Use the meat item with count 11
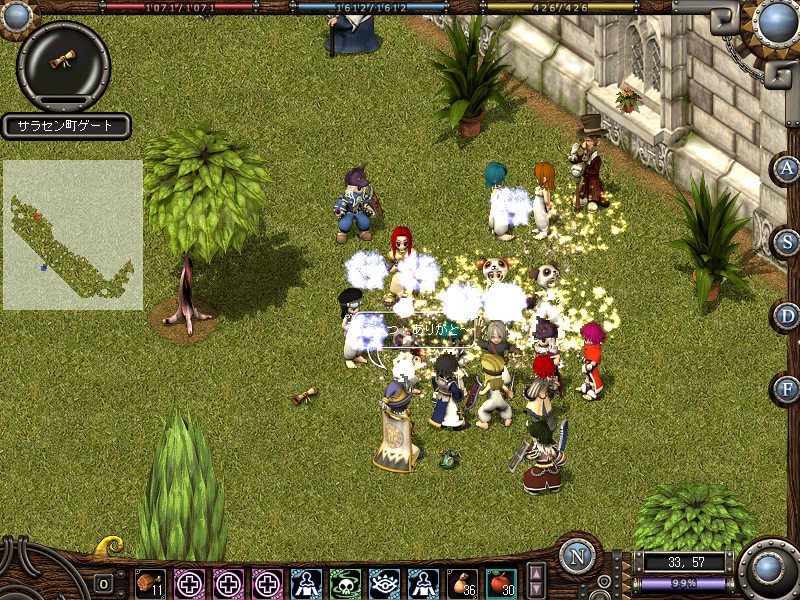This screenshot has height=600, width=800. [x=150, y=583]
